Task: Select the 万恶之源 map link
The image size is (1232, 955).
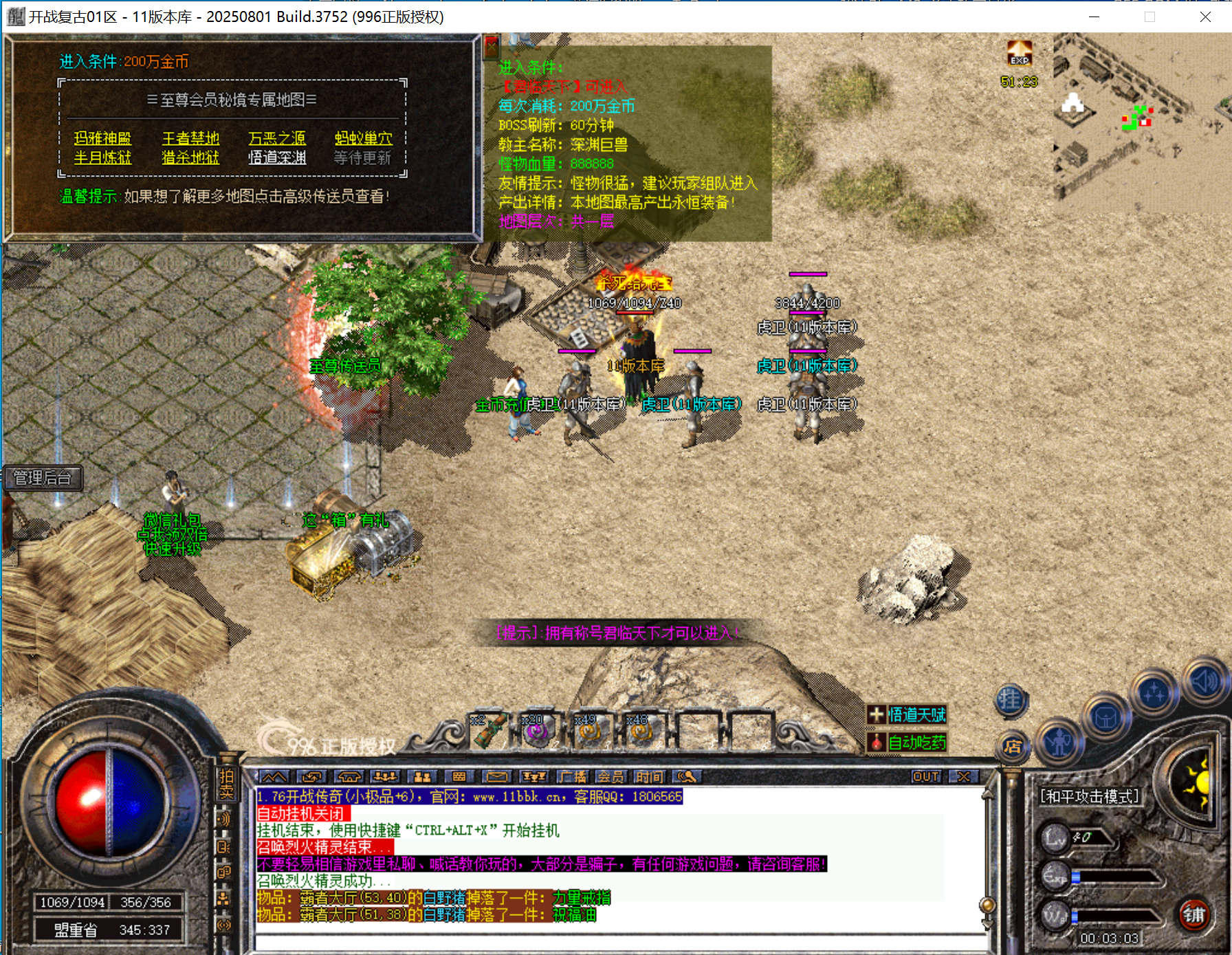Action: pos(277,138)
